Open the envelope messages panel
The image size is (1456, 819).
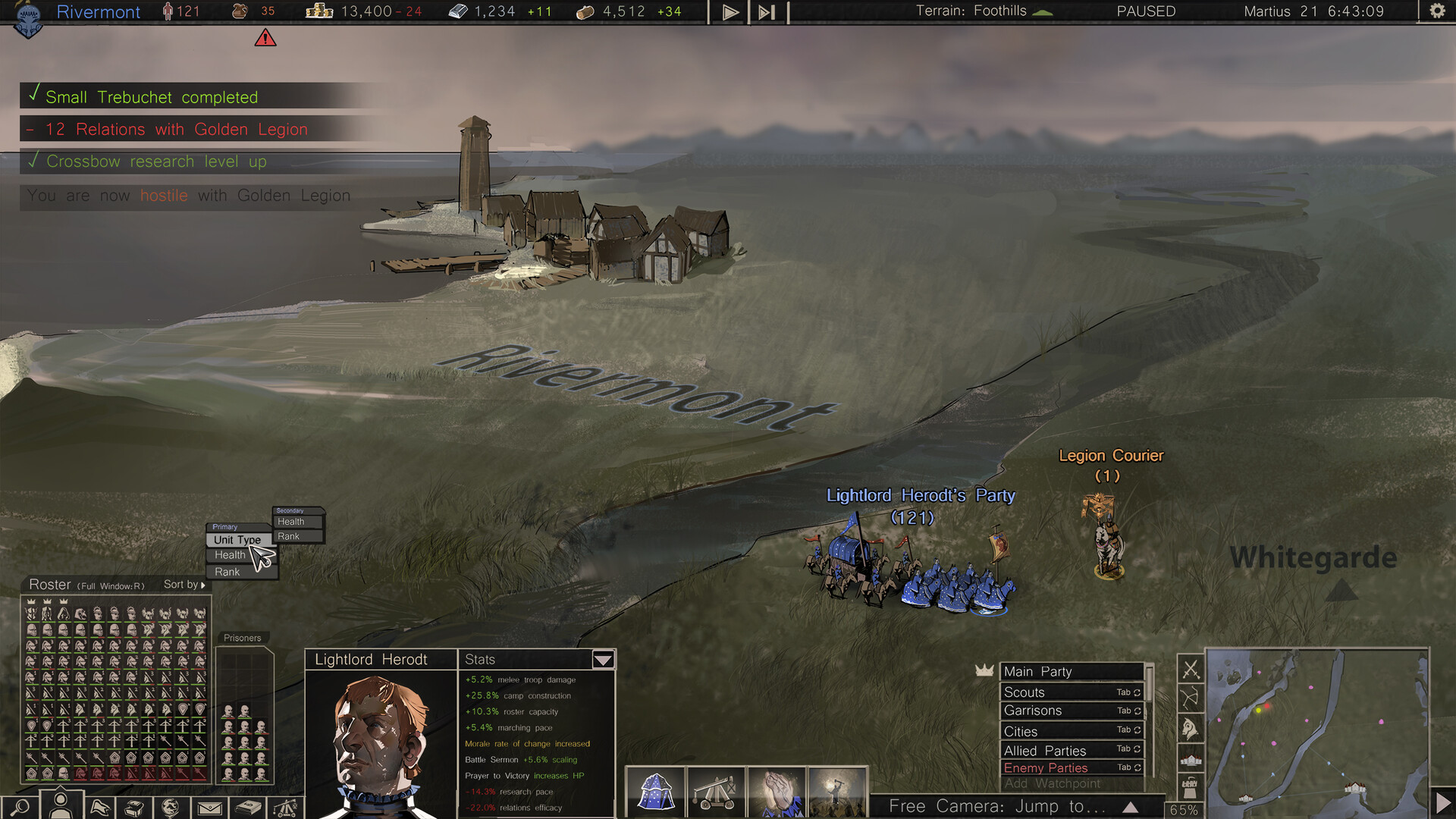coord(210,808)
